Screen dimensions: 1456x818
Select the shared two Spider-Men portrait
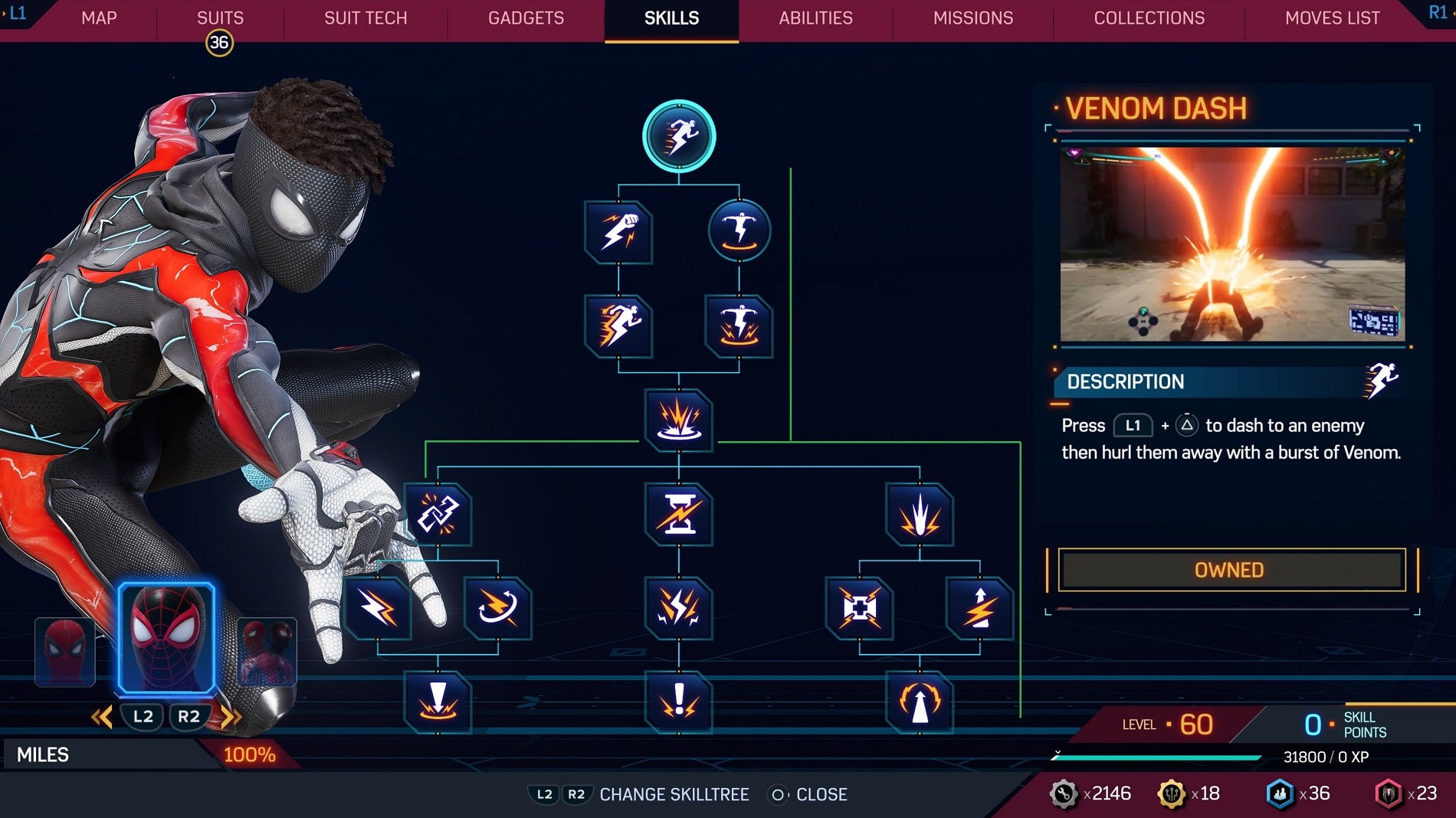[x=267, y=650]
